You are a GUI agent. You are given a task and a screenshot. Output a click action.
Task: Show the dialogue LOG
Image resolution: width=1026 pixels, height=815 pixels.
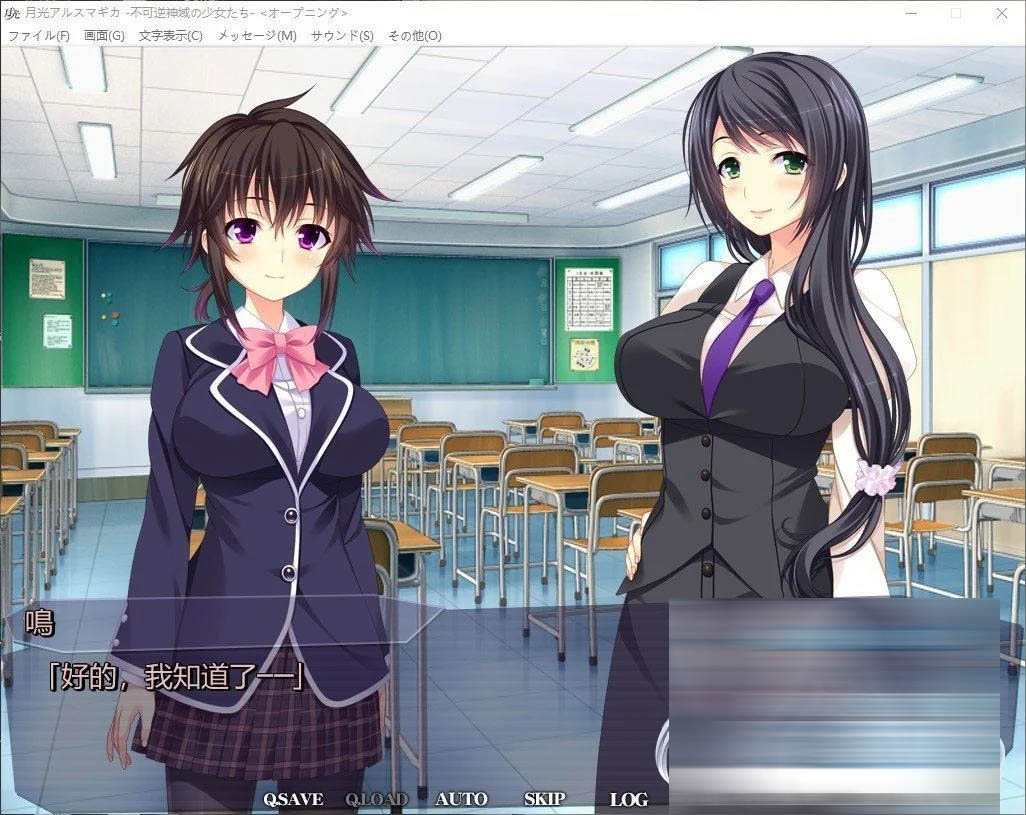click(x=628, y=799)
